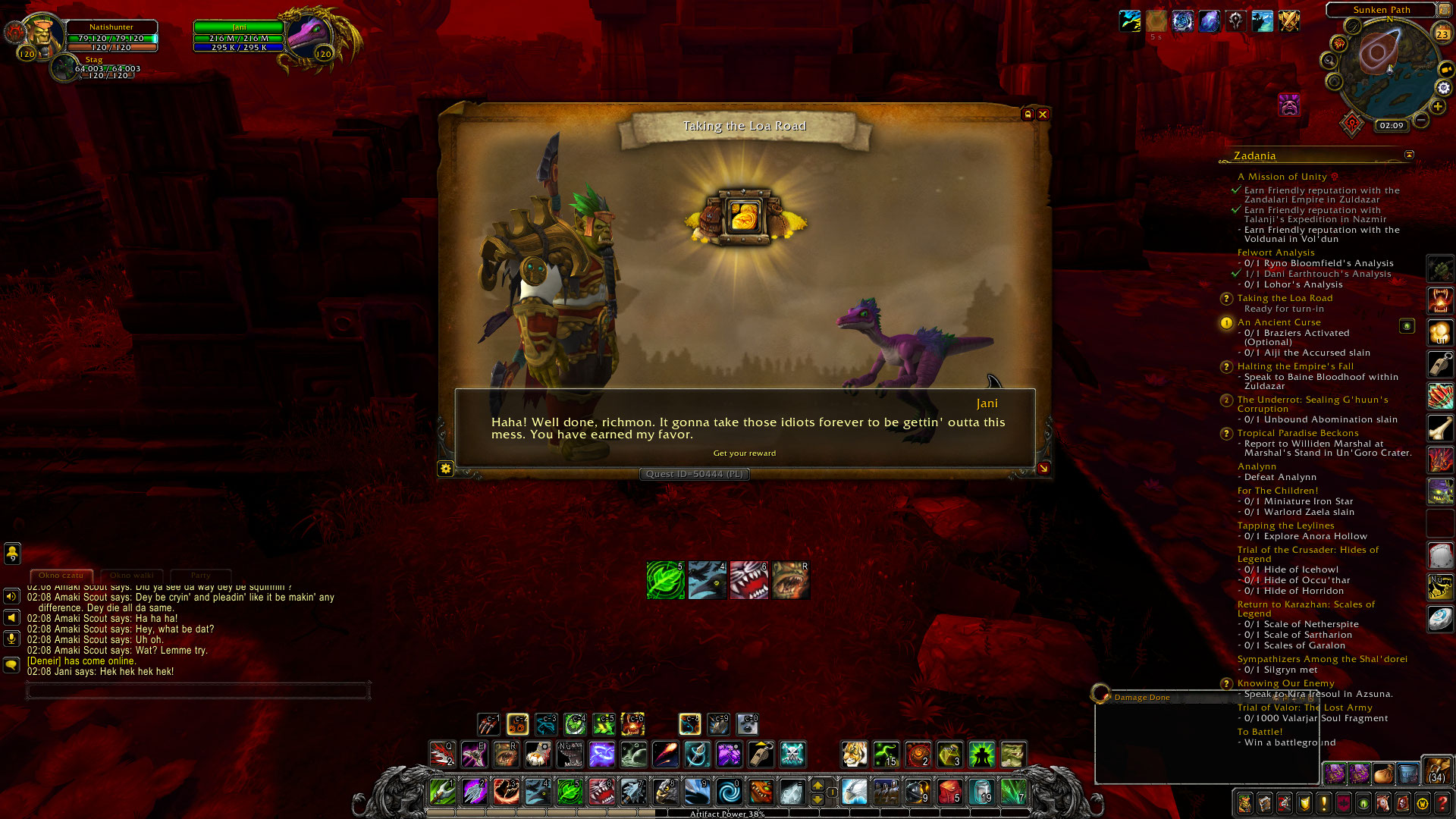The width and height of the screenshot is (1456, 819).
Task: Click the Horde emblem beside the minimap
Action: (1351, 124)
